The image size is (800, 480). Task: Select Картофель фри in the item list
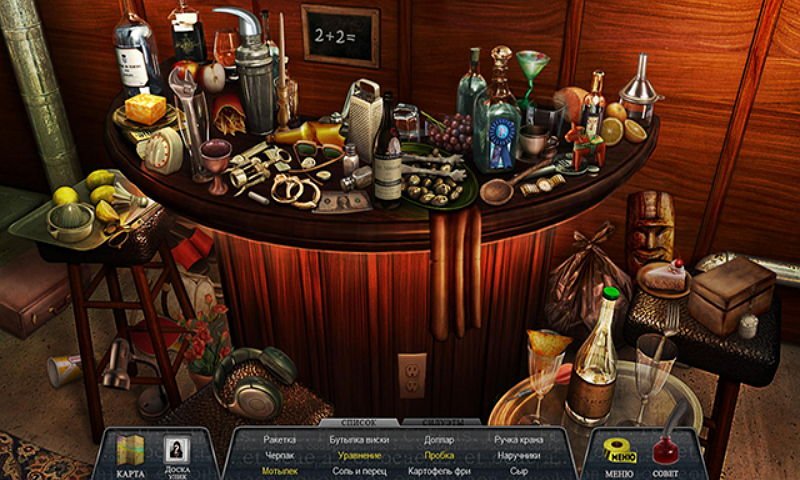(438, 469)
